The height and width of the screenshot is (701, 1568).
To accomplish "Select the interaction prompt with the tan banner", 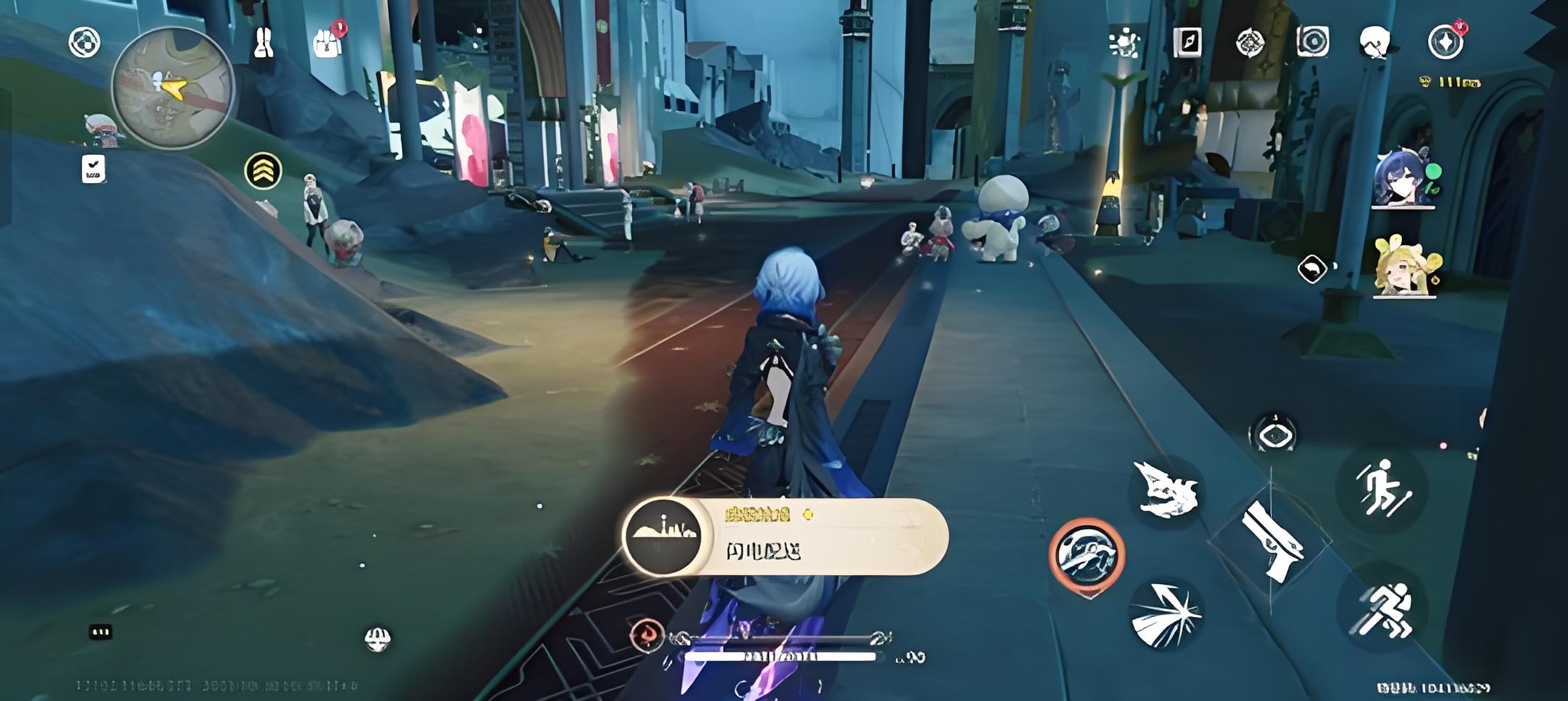I will coord(785,536).
